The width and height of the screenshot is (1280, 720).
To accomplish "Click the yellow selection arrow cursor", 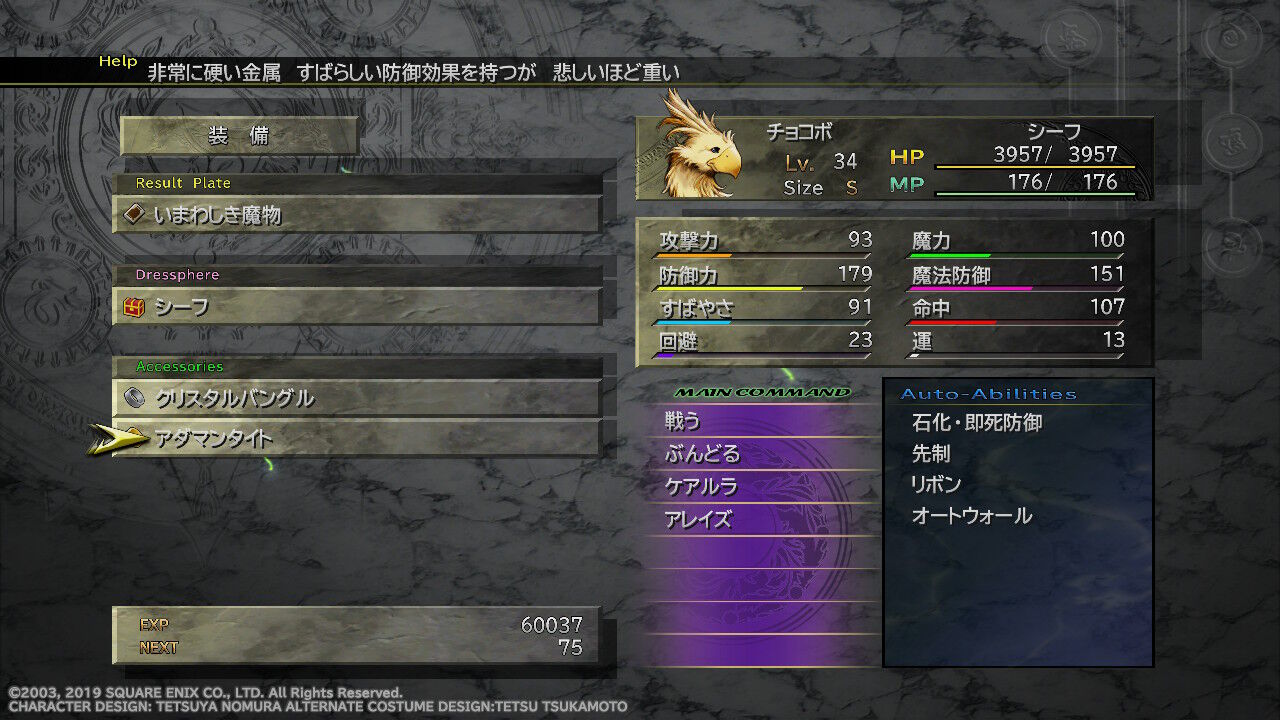I will click(x=116, y=437).
